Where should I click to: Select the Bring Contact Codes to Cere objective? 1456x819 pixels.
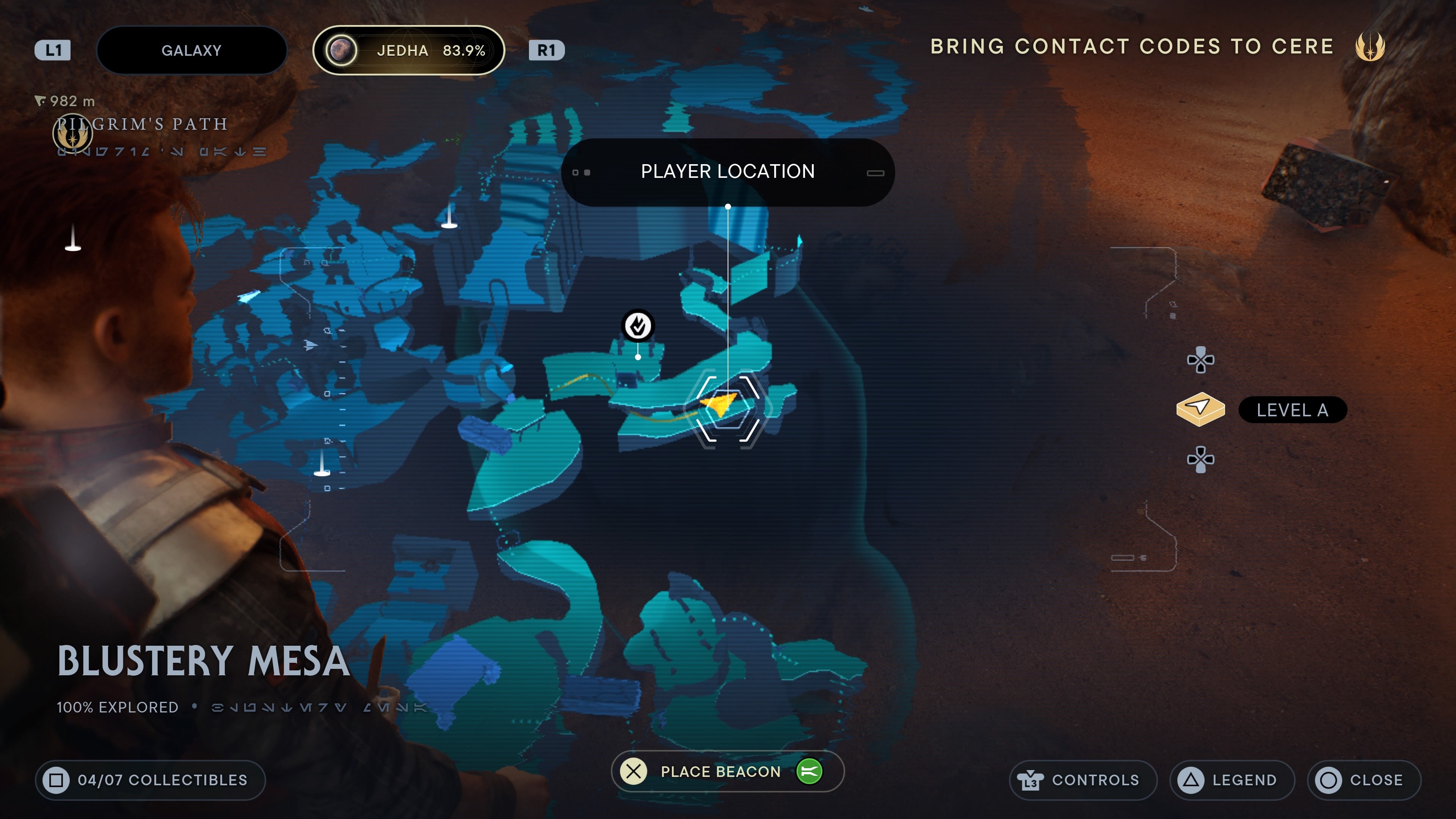tap(1131, 46)
